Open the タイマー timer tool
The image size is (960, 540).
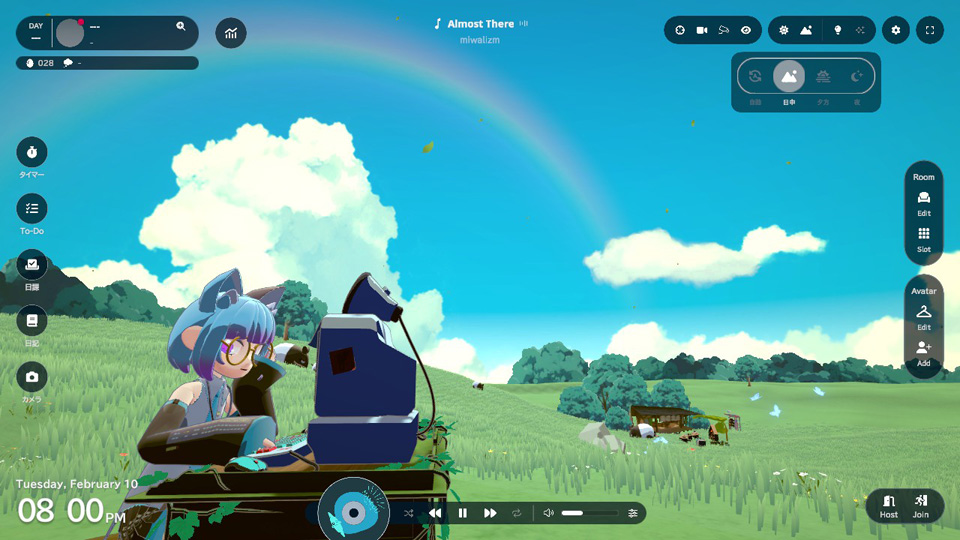(x=32, y=152)
